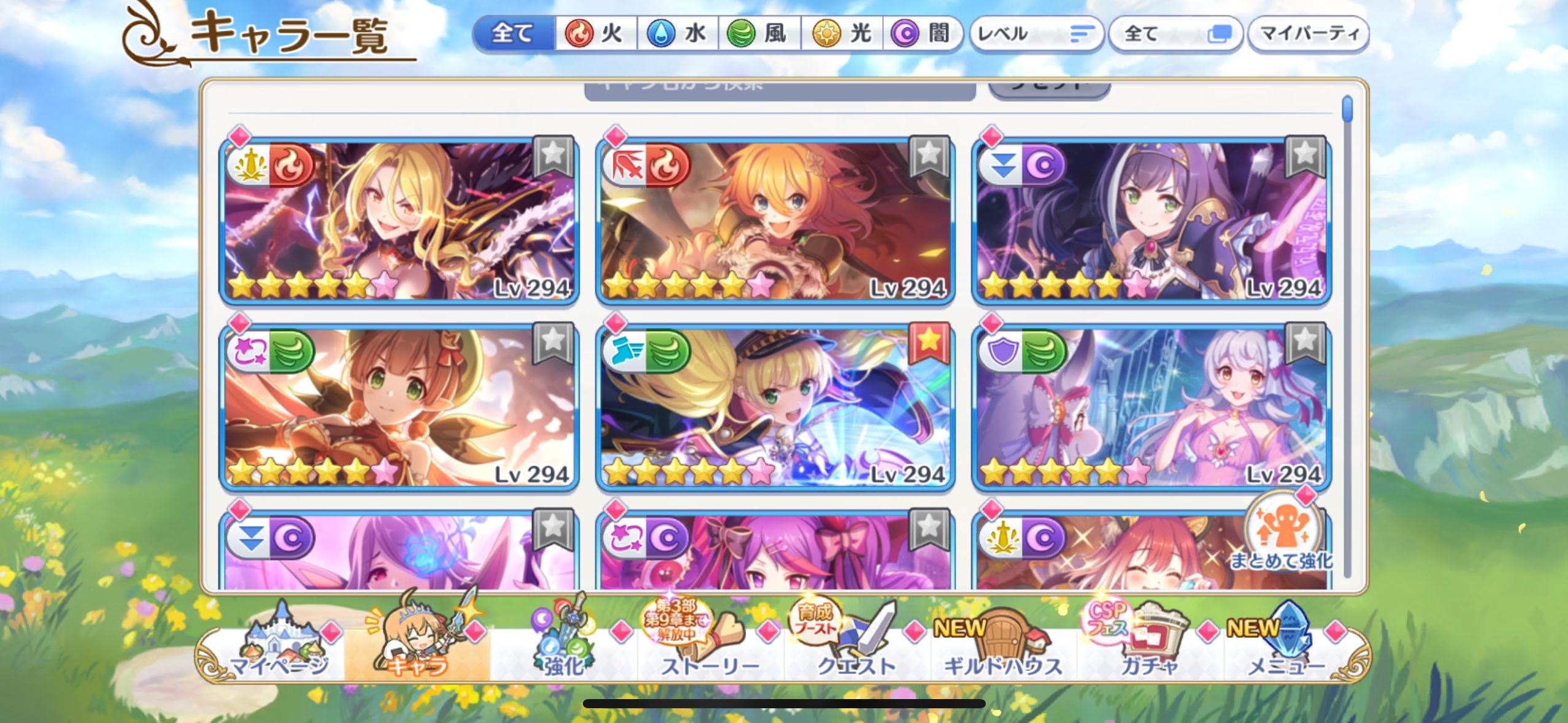Screen dimensions: 1568x723
Task: Select the blonde fire character with black wings
Action: tap(399, 221)
